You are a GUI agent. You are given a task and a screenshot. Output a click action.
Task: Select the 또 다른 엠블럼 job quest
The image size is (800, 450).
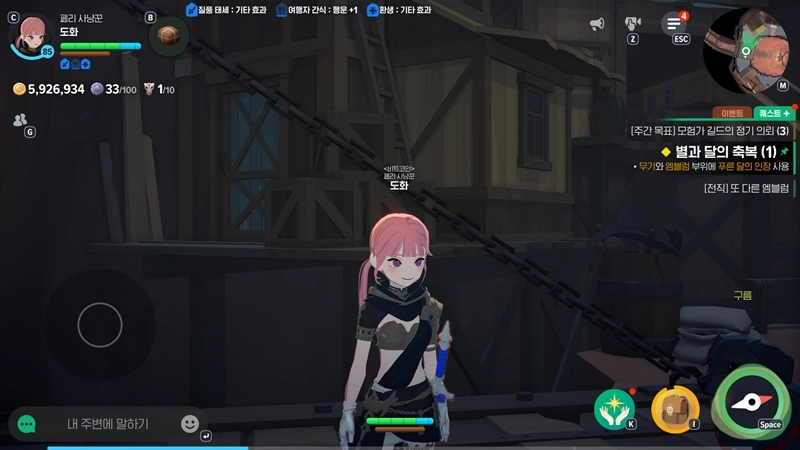(x=746, y=187)
